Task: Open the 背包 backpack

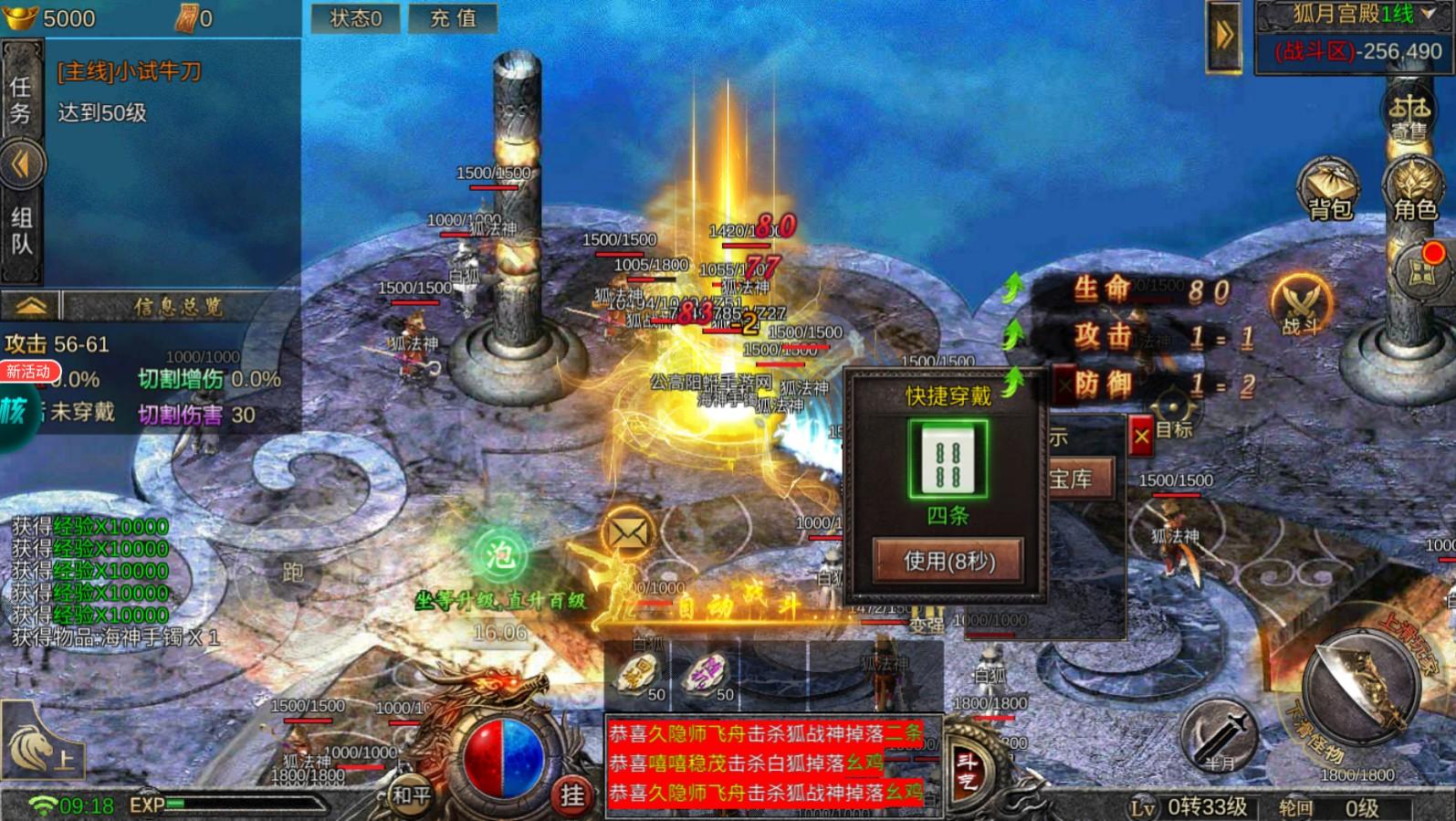Action: [1329, 190]
